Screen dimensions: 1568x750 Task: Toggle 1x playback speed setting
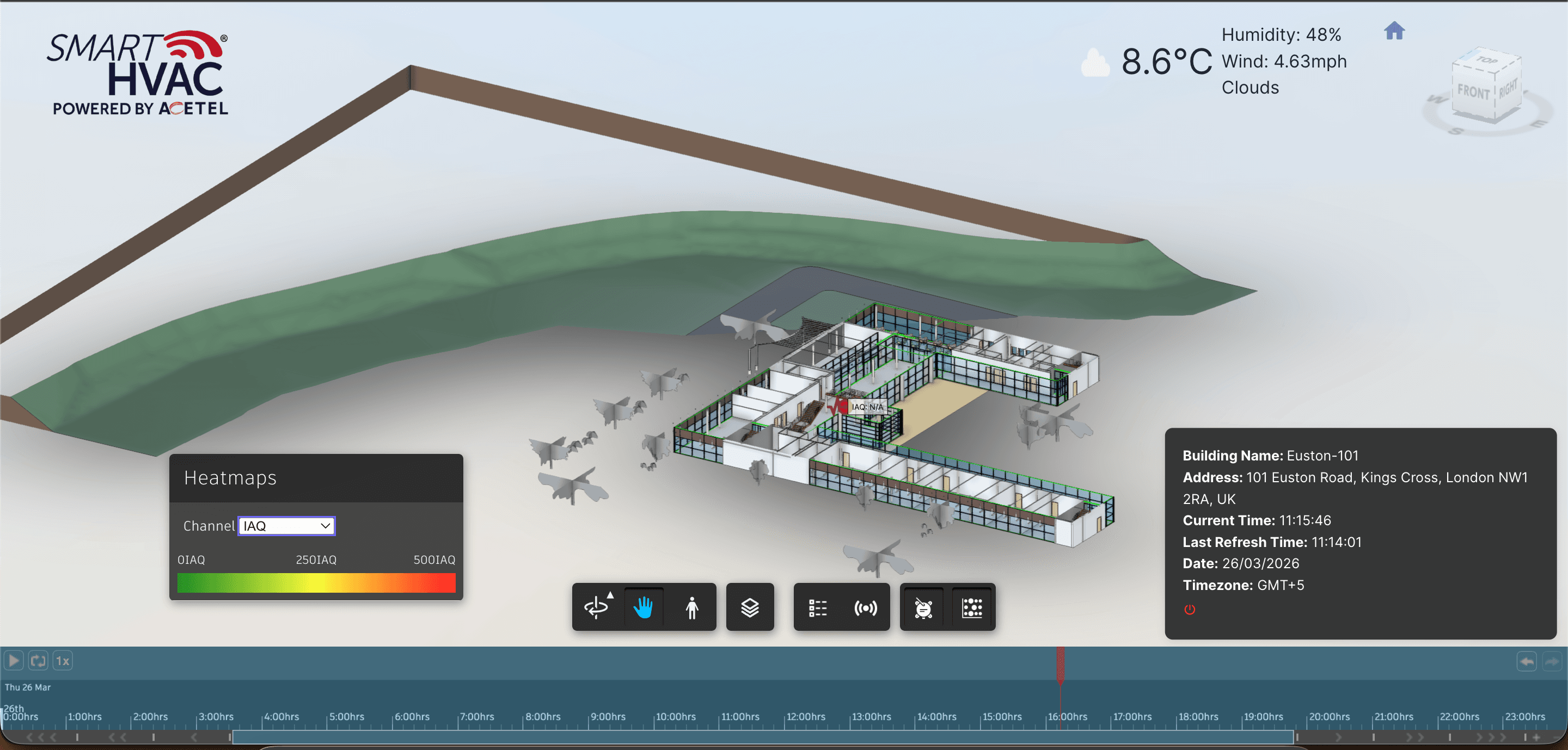tap(63, 660)
